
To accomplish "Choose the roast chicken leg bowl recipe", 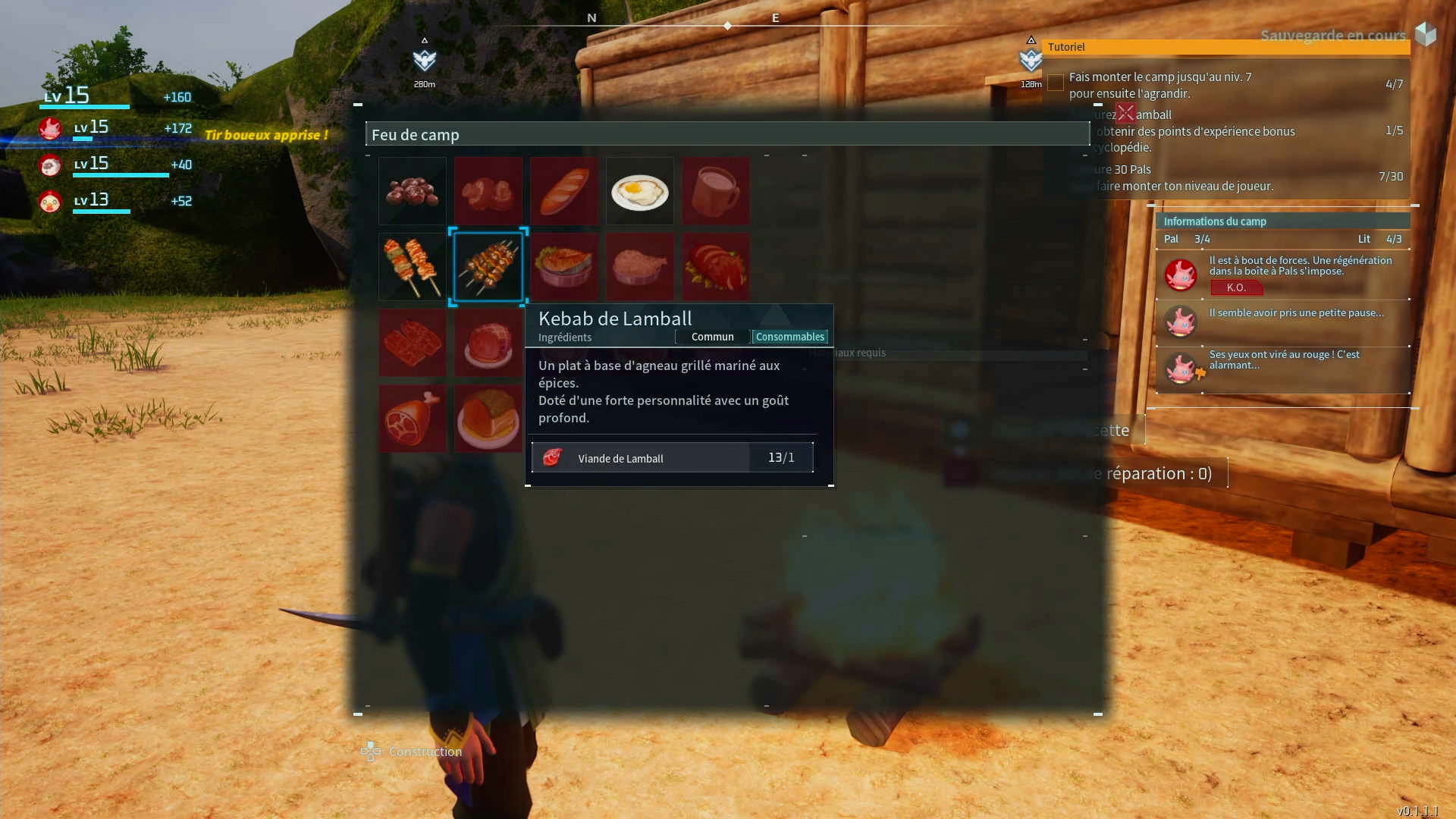I will (639, 267).
